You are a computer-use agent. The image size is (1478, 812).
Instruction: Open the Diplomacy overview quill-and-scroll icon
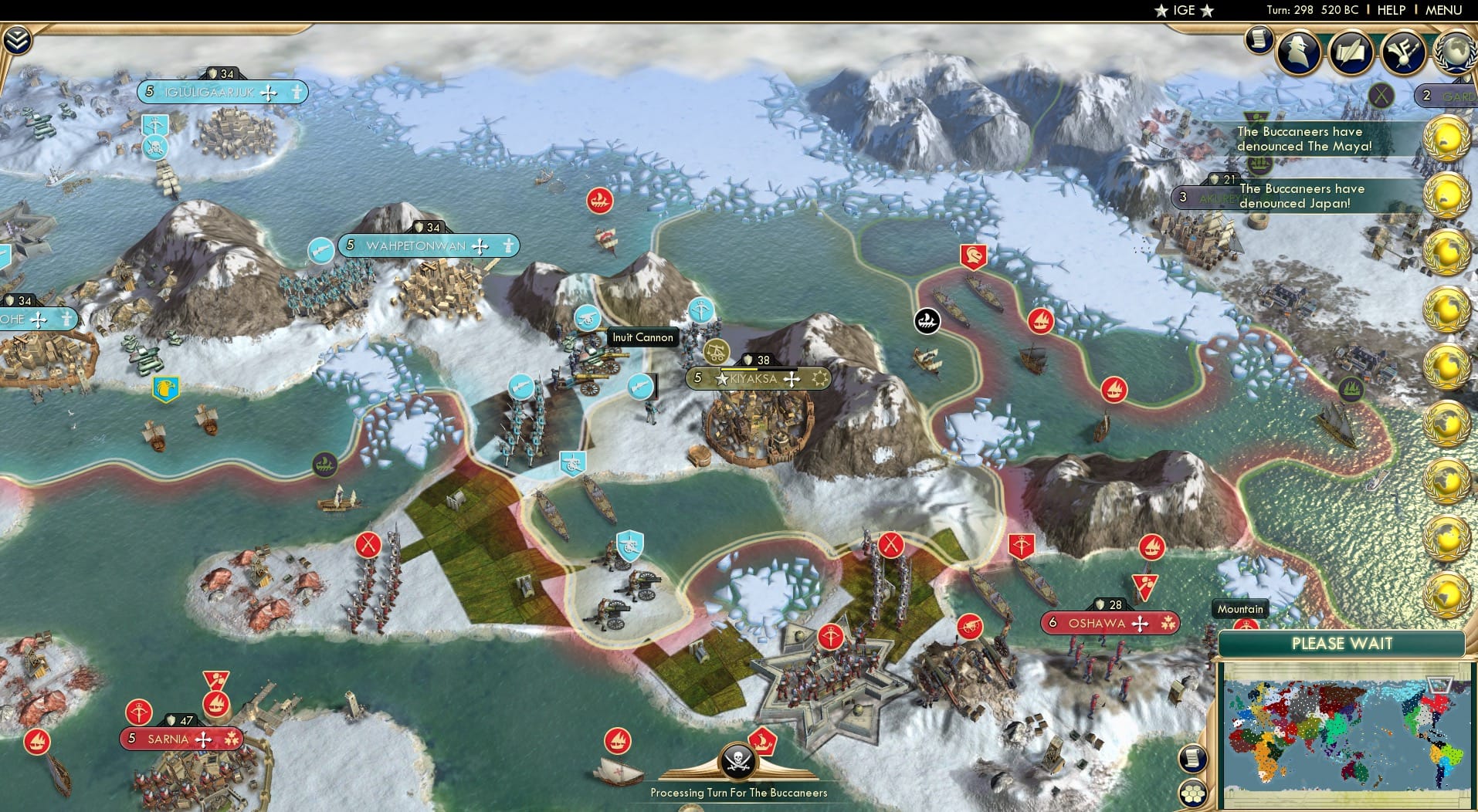tap(1351, 52)
